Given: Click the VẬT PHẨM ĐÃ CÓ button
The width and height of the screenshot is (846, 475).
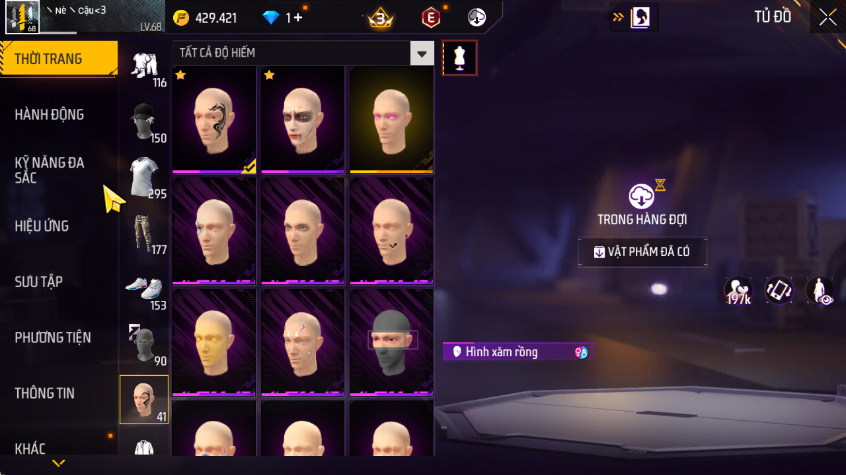Looking at the screenshot, I should pos(642,252).
